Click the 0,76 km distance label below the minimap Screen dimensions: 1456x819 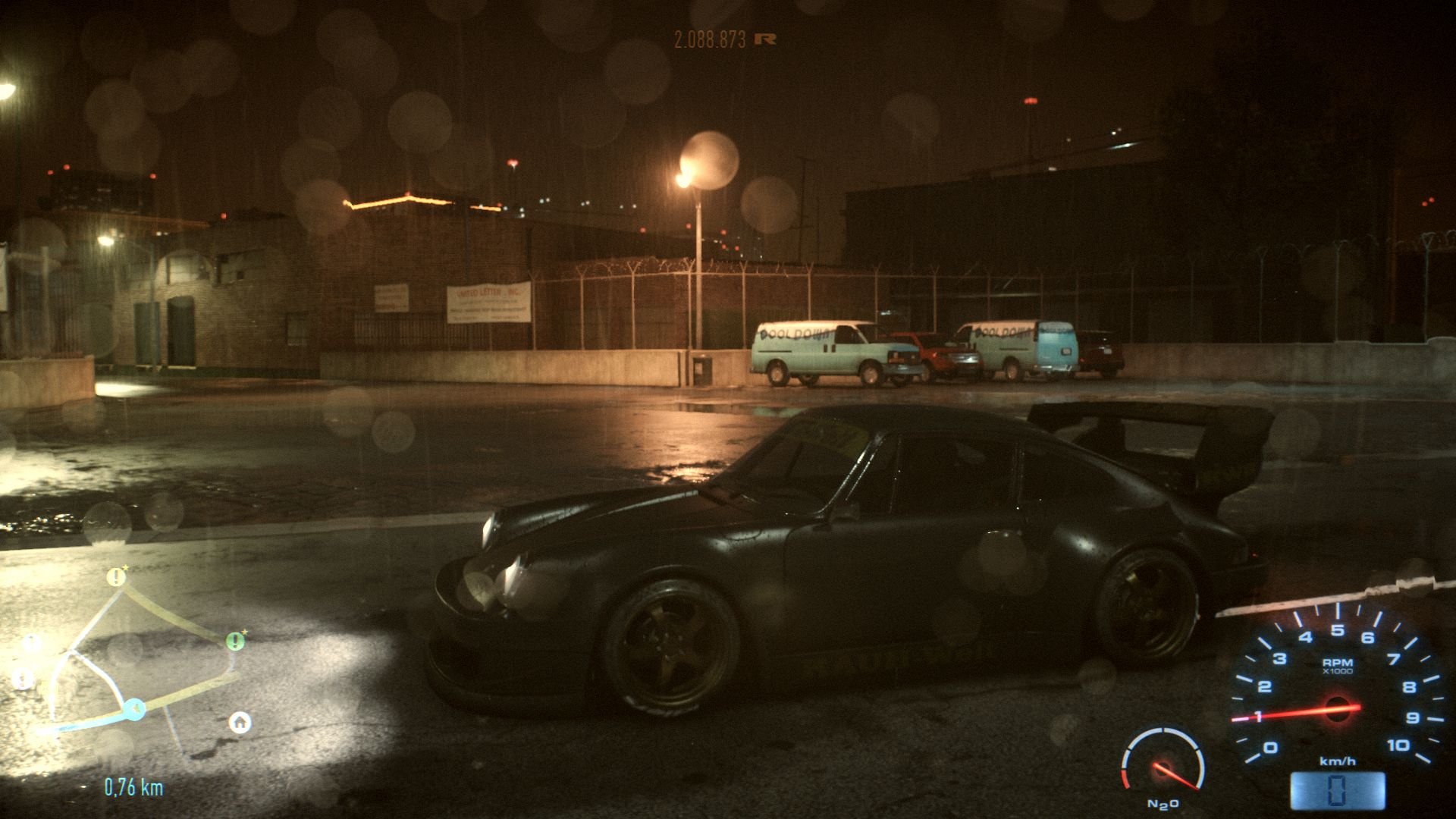coord(133,786)
